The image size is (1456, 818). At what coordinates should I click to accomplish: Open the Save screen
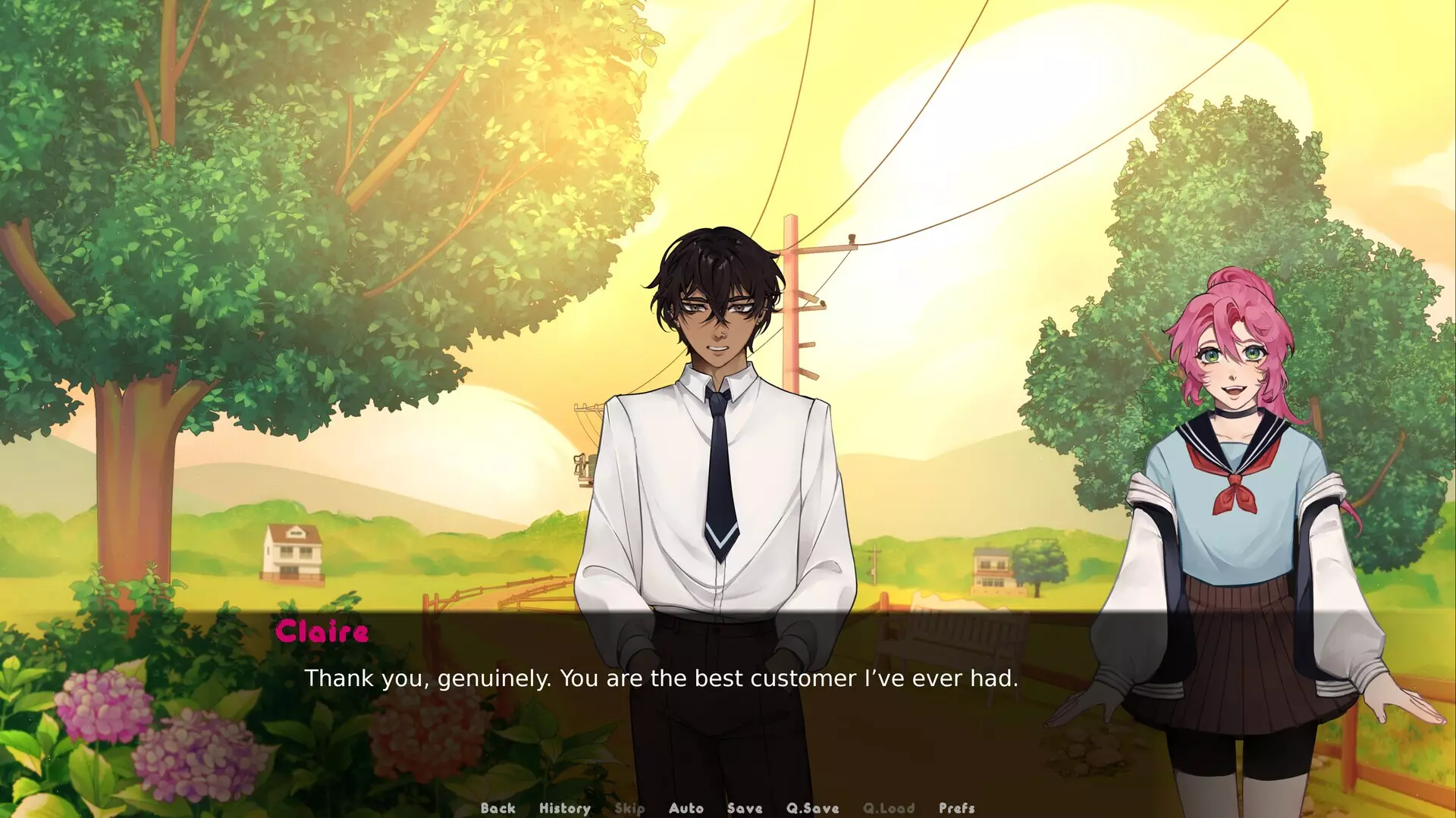pyautogui.click(x=744, y=808)
